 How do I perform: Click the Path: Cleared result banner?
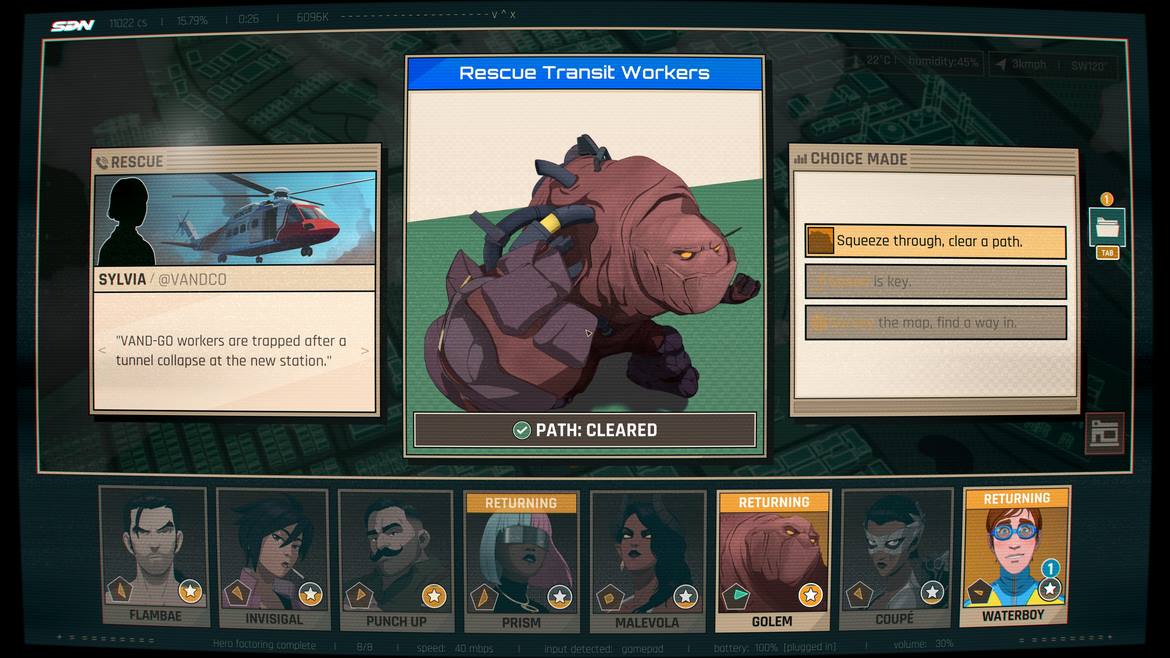pyautogui.click(x=585, y=430)
